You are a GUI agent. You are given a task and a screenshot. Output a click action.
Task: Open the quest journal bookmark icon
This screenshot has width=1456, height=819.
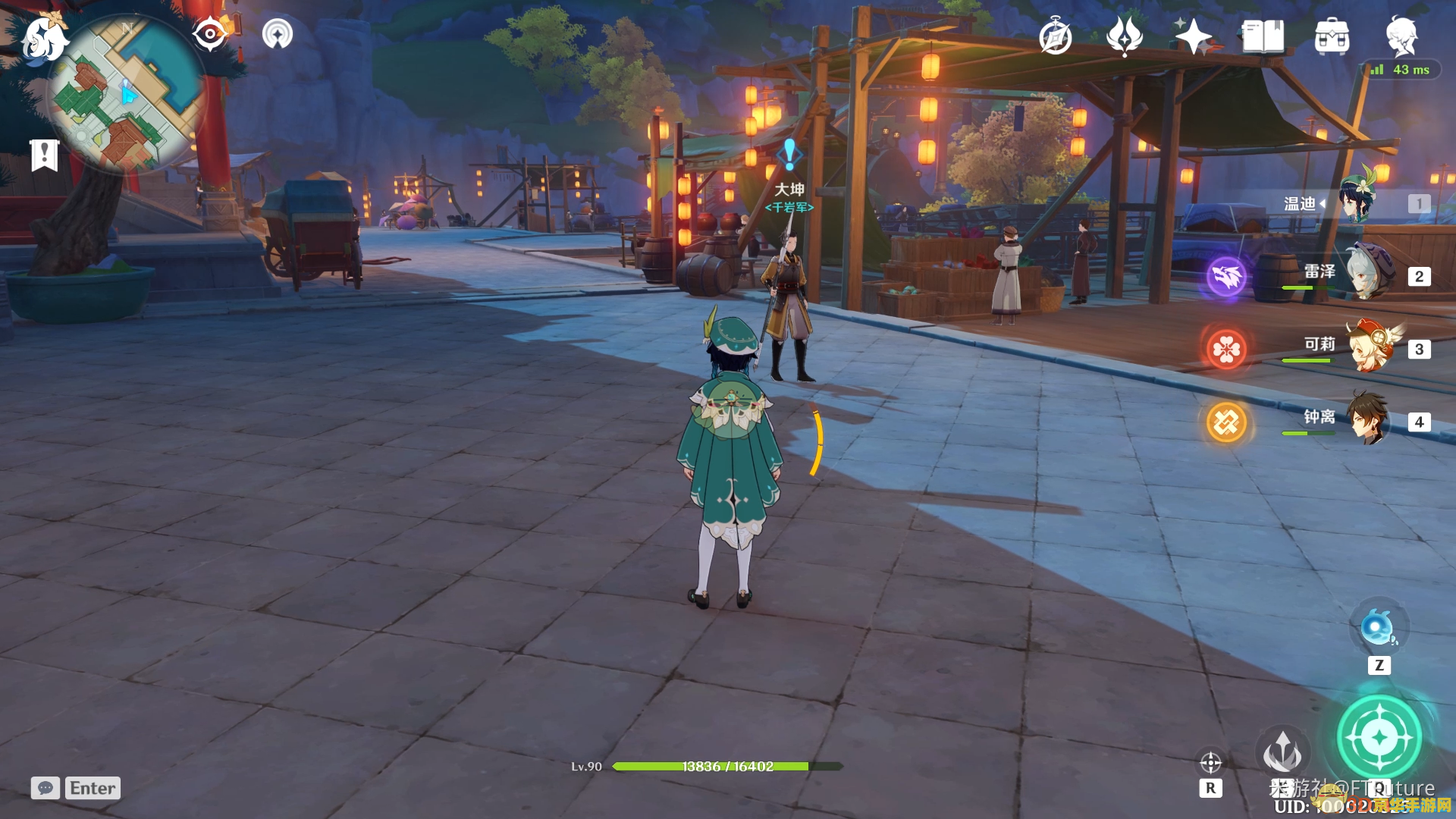point(44,155)
